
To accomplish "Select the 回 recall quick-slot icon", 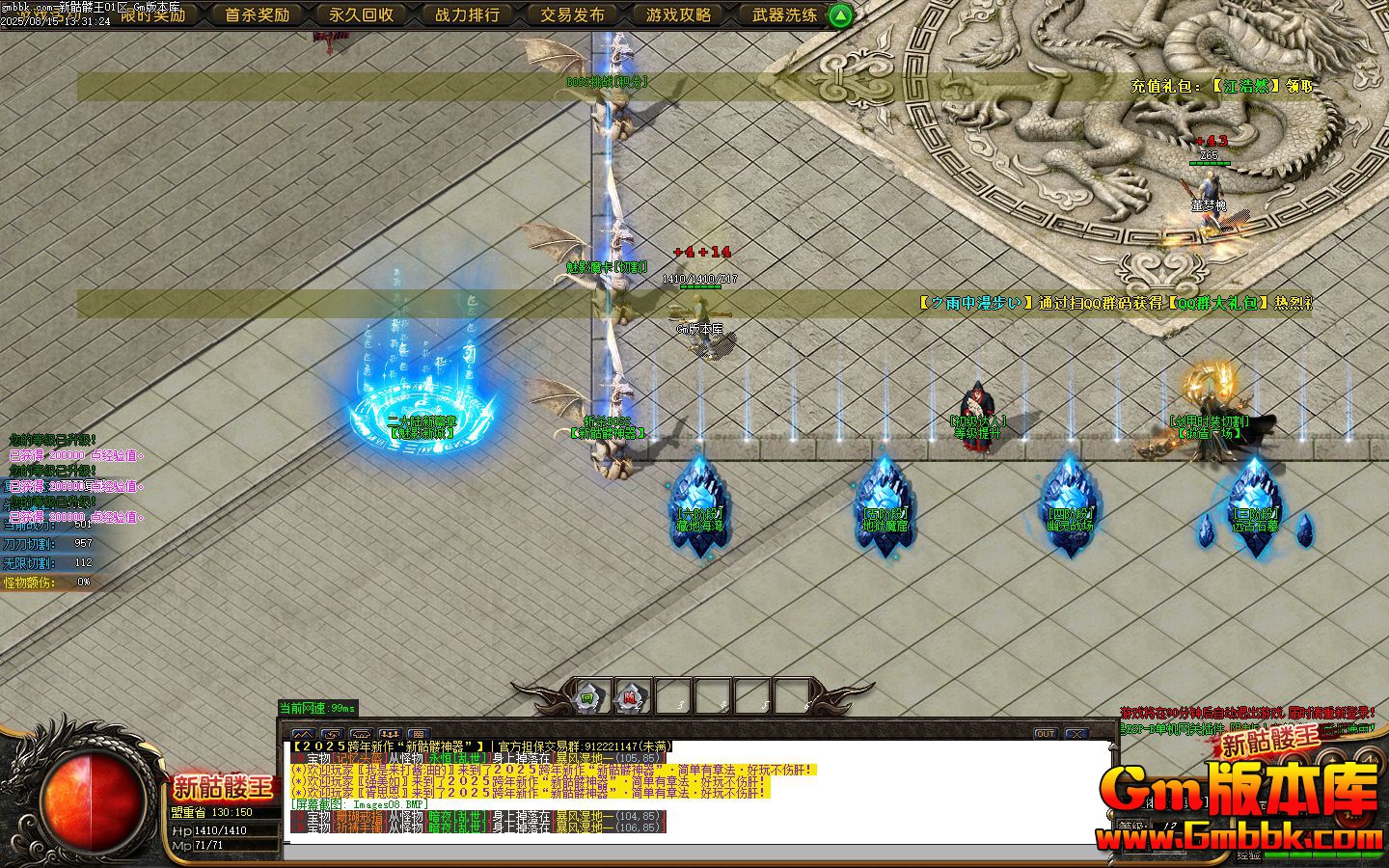I will tap(586, 696).
